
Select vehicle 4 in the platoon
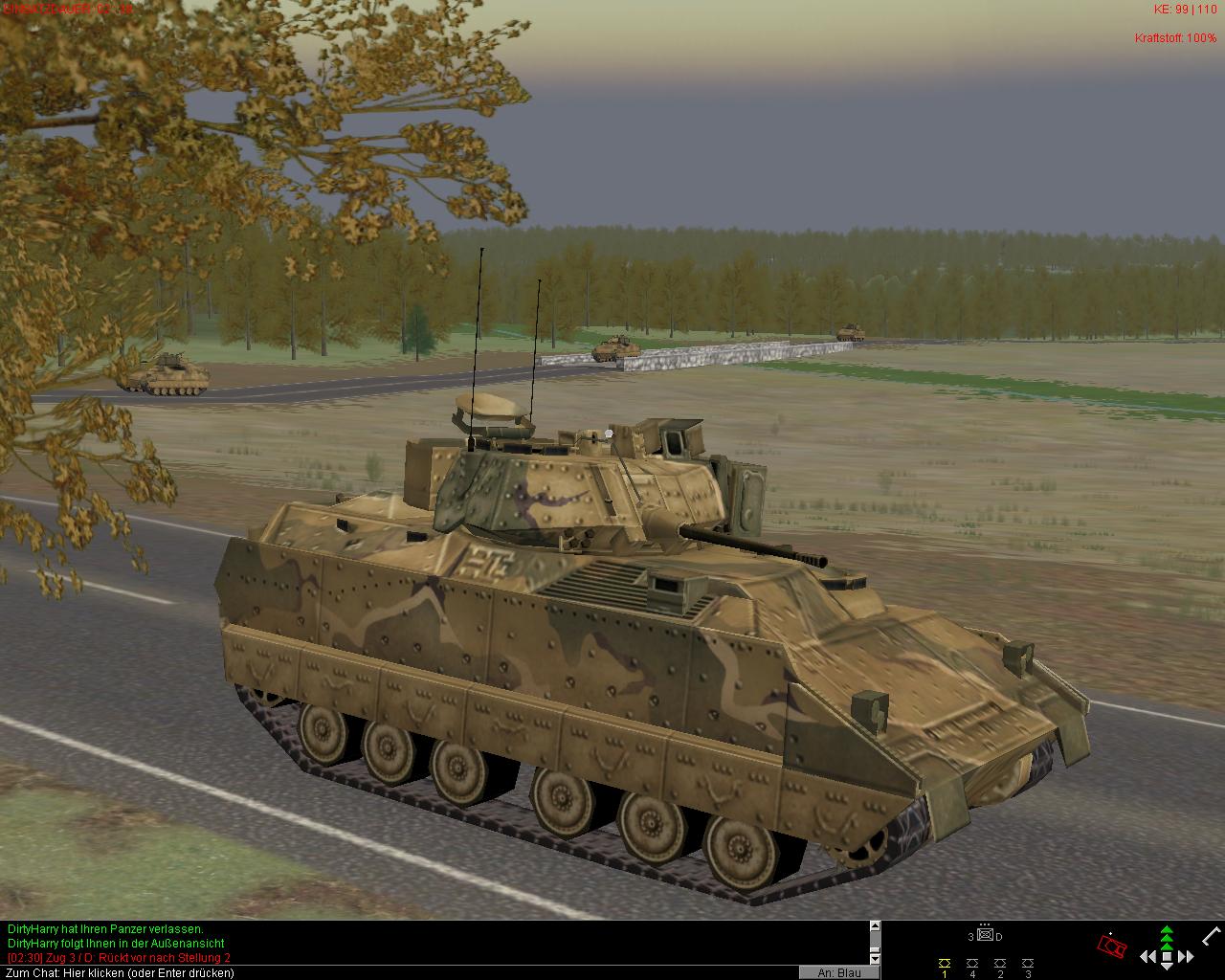[x=972, y=964]
